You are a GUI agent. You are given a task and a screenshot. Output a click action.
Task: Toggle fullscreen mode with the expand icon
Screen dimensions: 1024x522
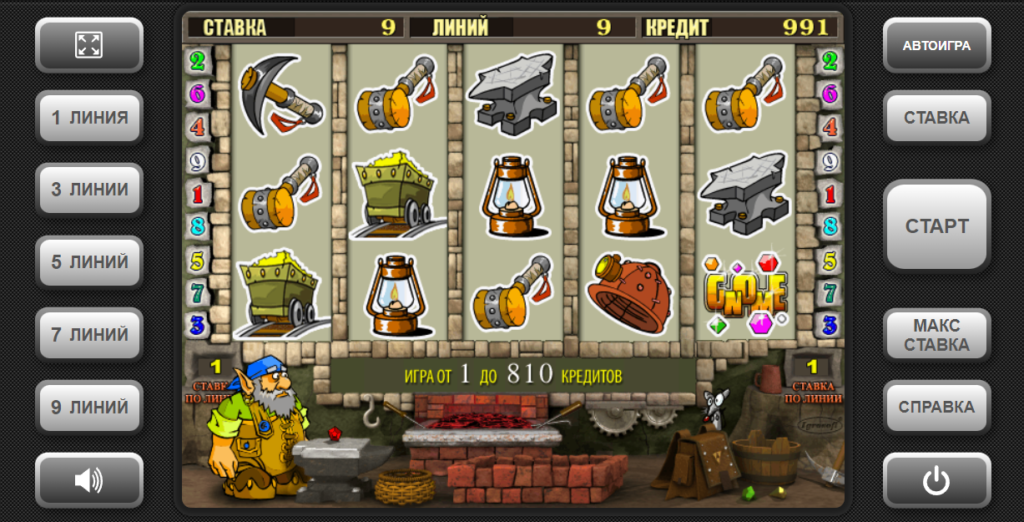point(89,45)
